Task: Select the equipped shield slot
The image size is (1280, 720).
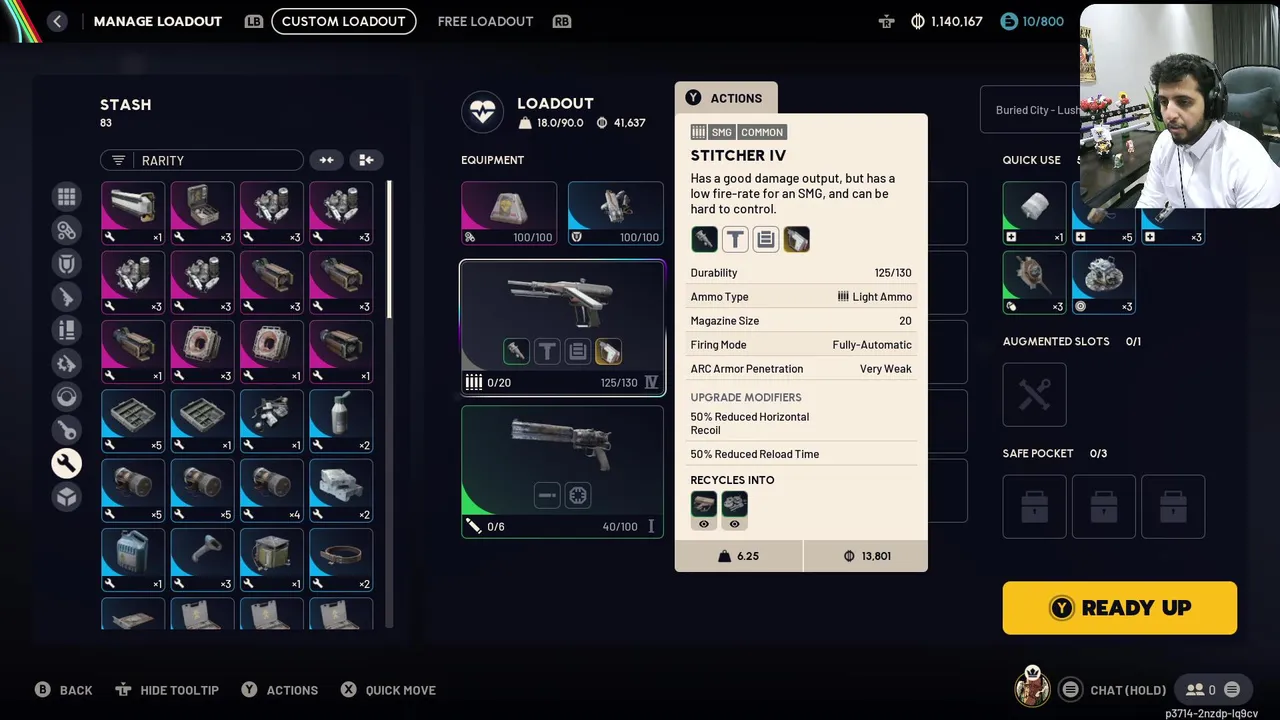Action: click(x=615, y=213)
